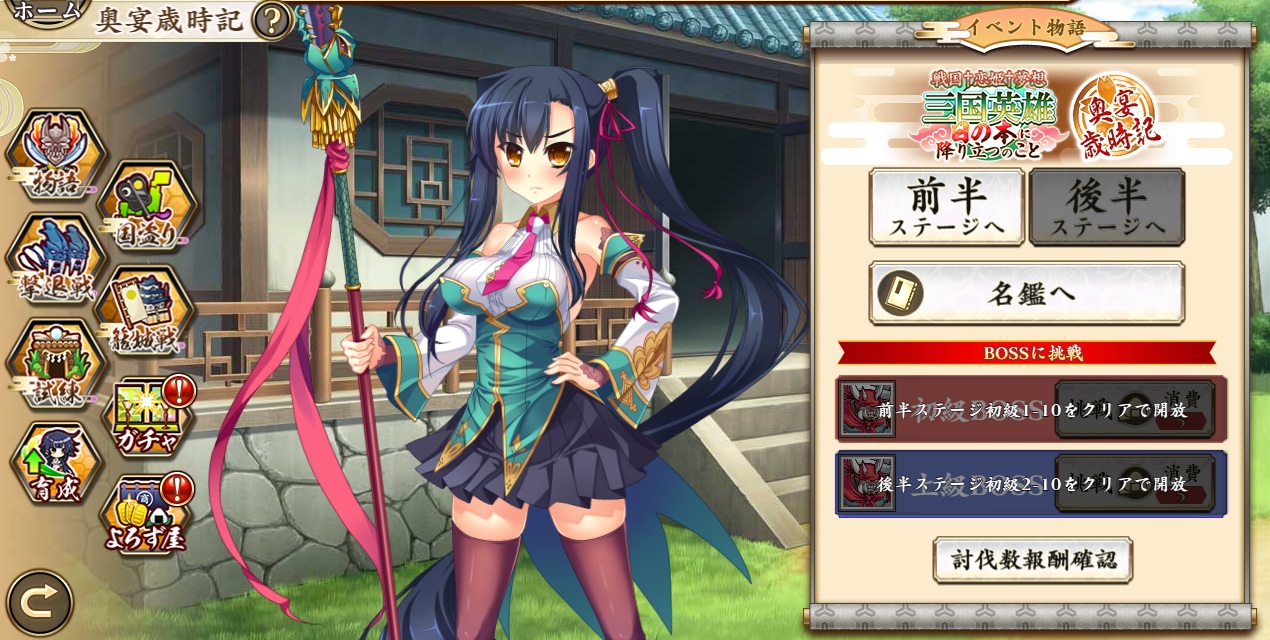Open the 名鑑へ encyclopedia
This screenshot has height=640, width=1270.
1026,293
